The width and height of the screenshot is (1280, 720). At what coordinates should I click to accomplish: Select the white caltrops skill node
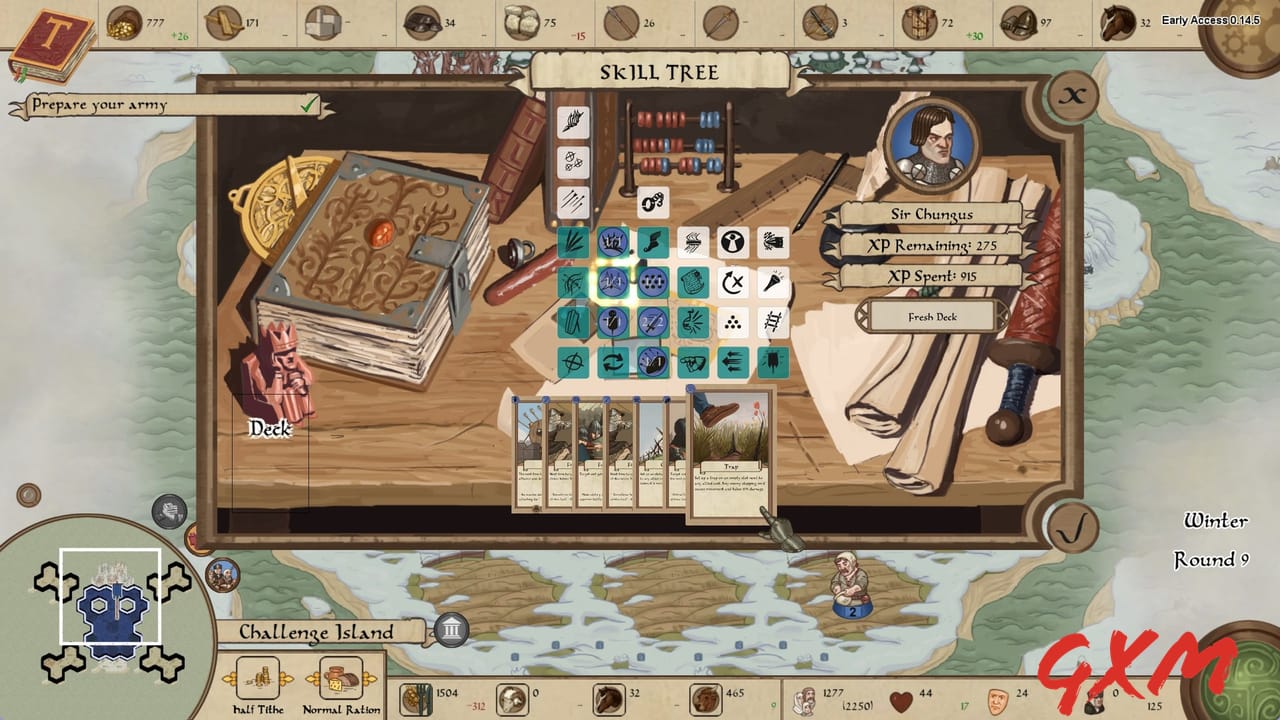(x=732, y=324)
